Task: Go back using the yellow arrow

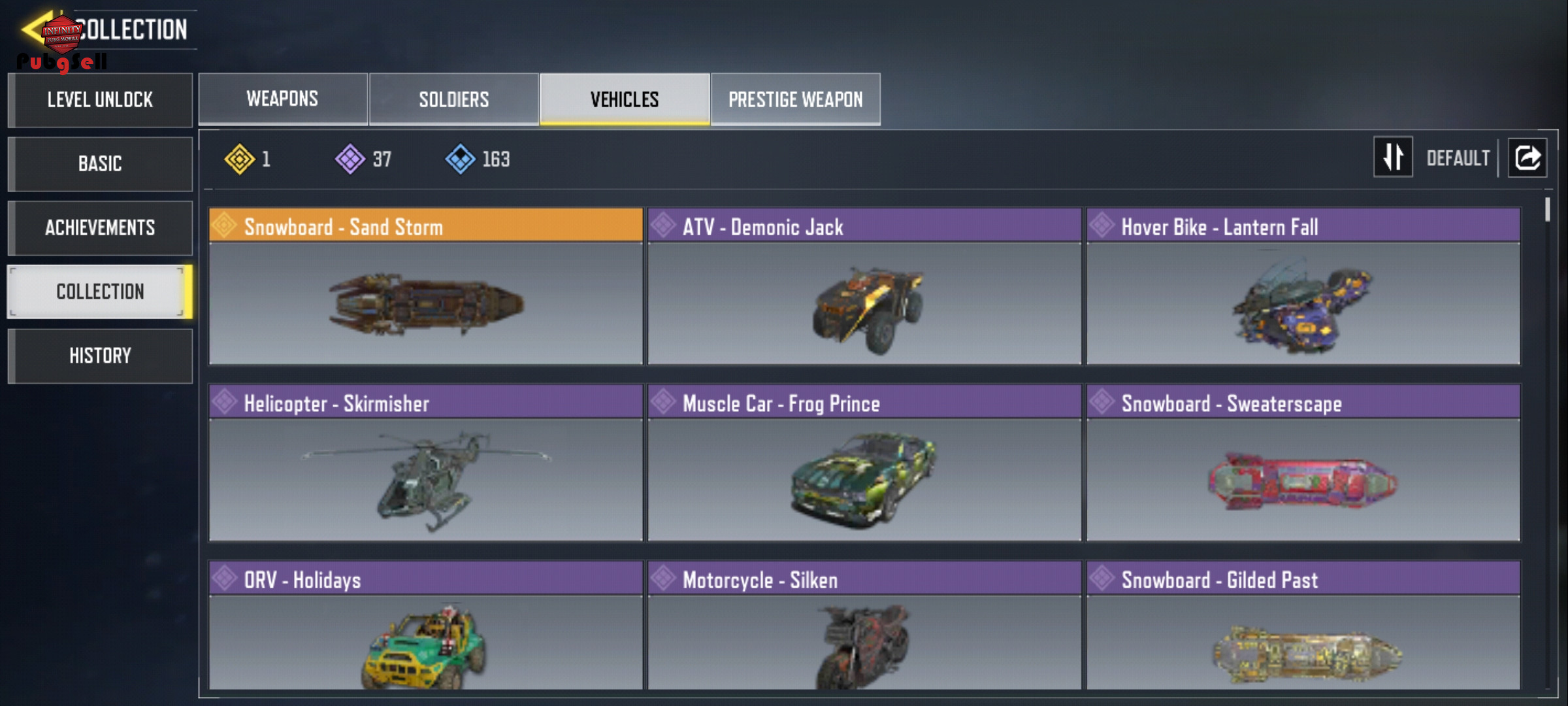Action: tap(31, 29)
